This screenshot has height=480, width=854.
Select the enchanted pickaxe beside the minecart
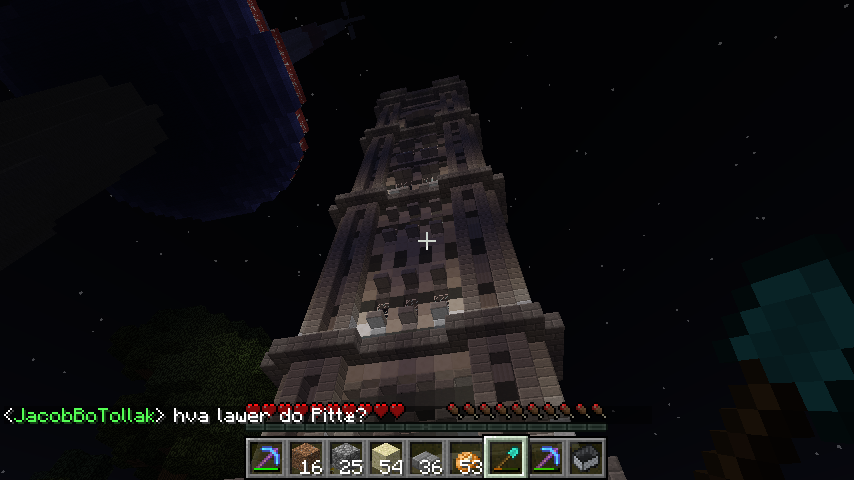point(546,457)
